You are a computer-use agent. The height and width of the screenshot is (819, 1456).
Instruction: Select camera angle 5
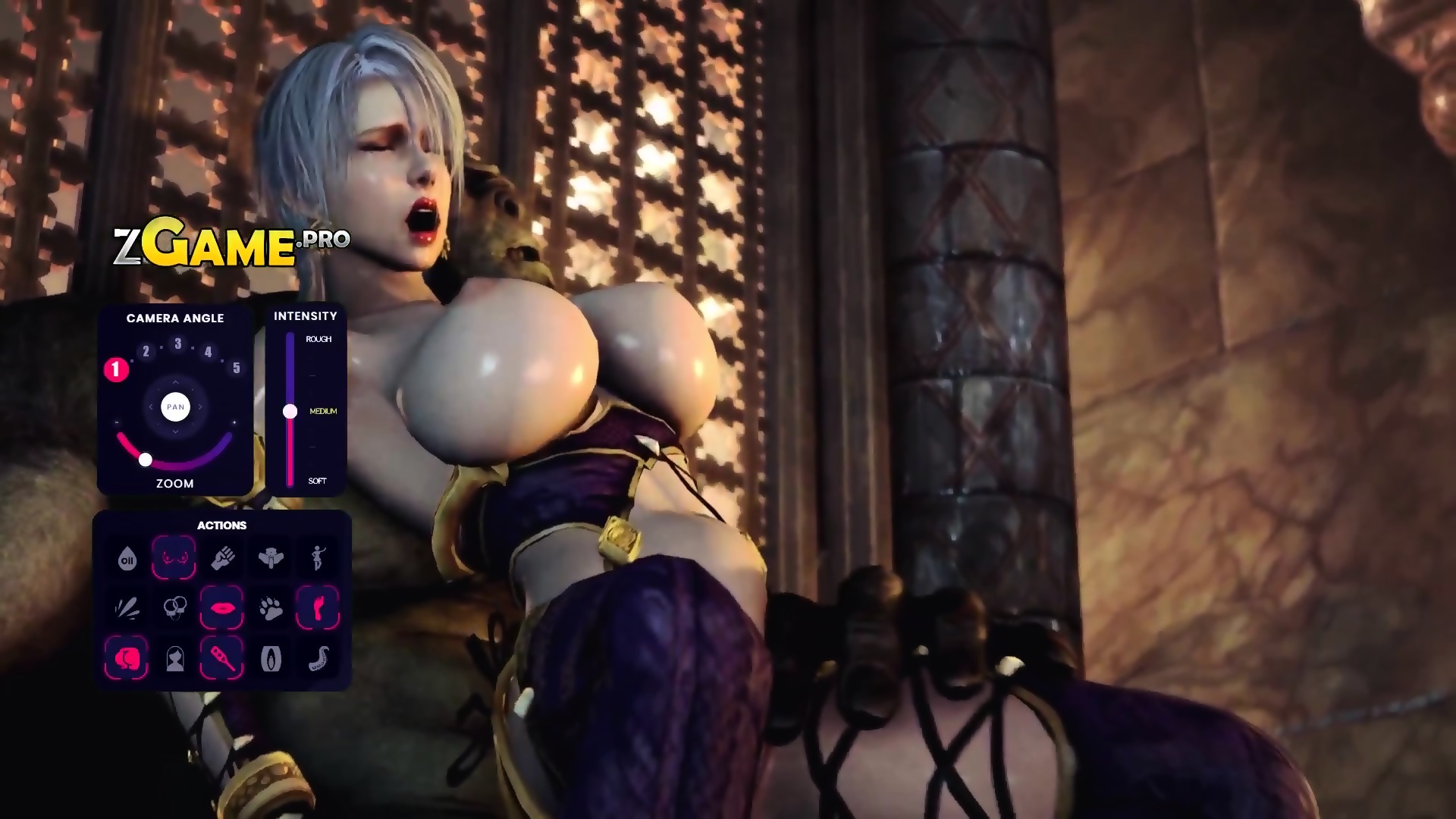(x=237, y=368)
